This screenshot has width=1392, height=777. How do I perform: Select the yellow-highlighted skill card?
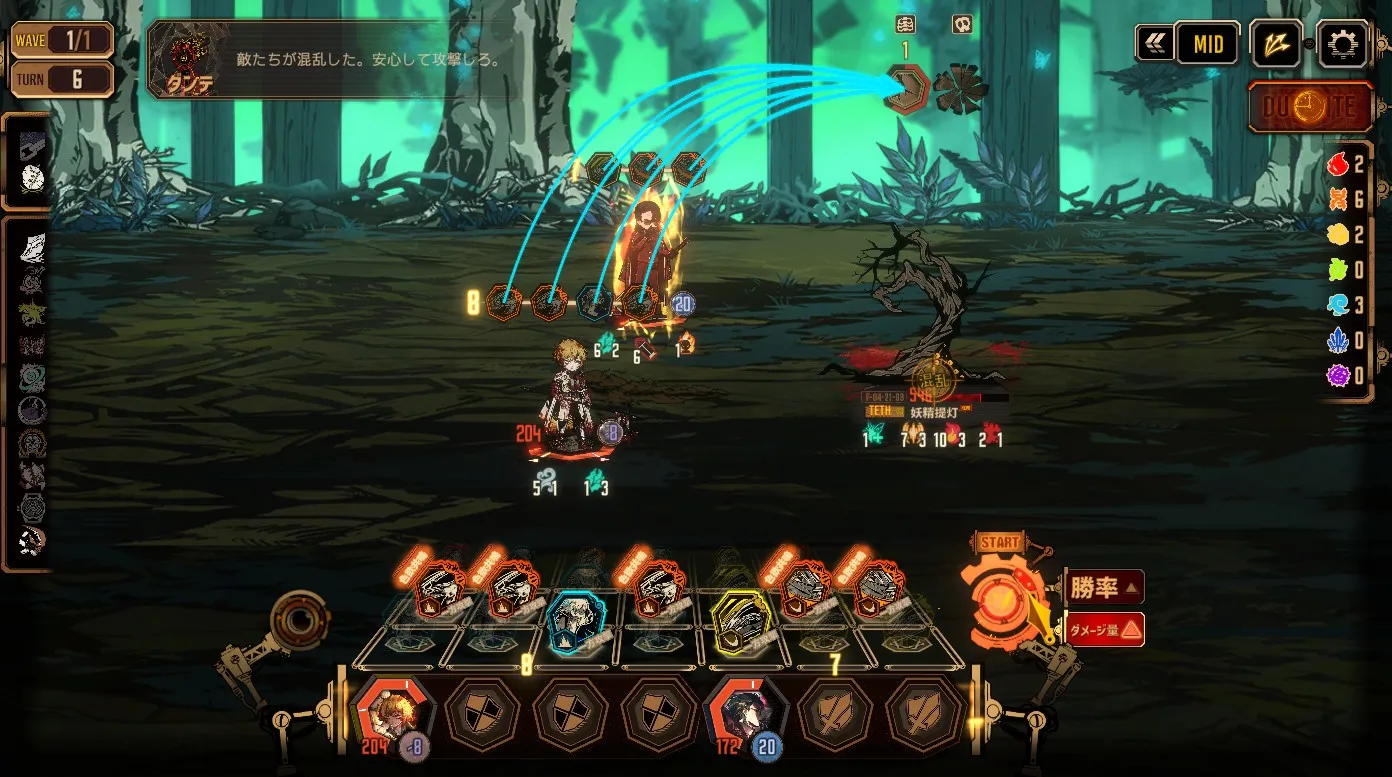(740, 620)
